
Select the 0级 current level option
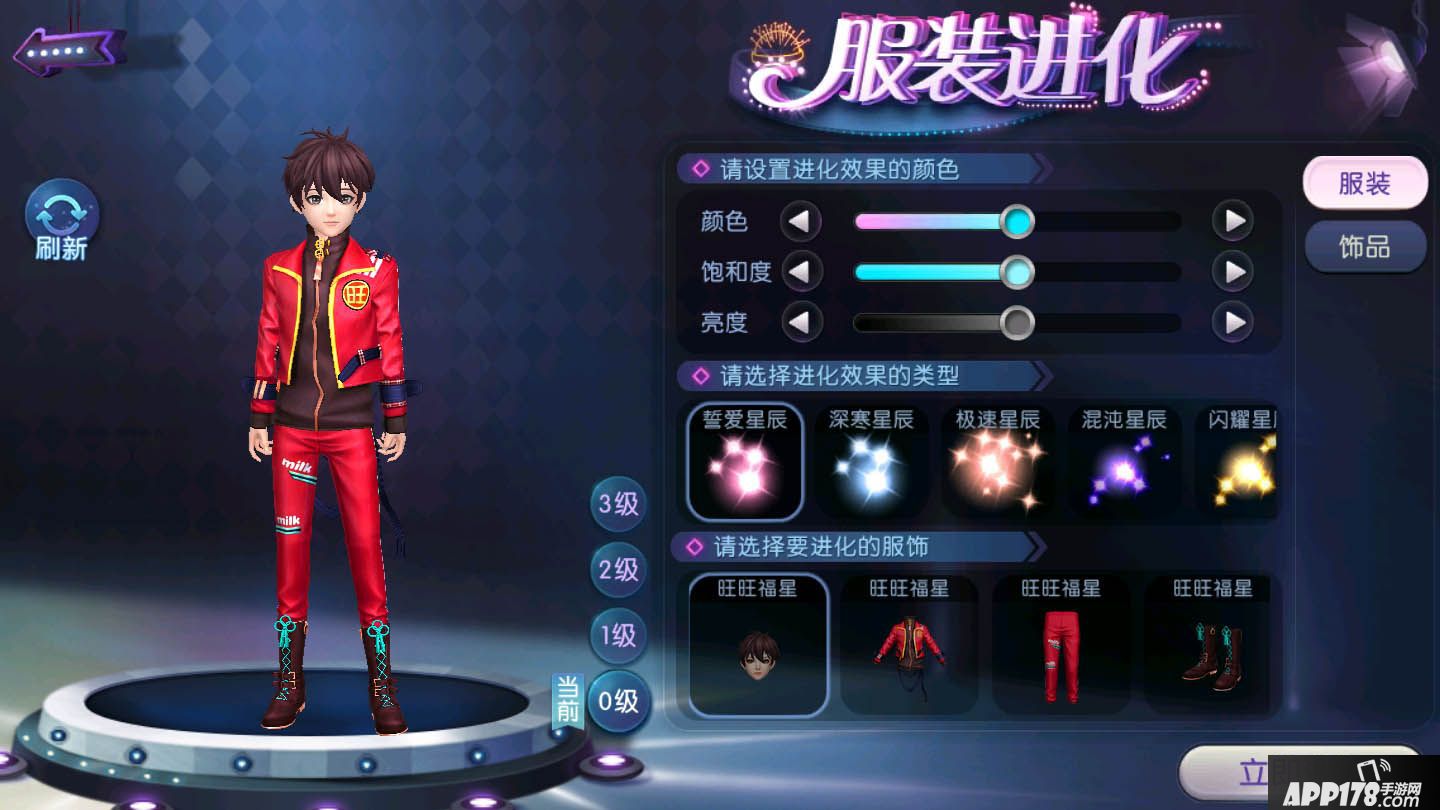pos(617,702)
